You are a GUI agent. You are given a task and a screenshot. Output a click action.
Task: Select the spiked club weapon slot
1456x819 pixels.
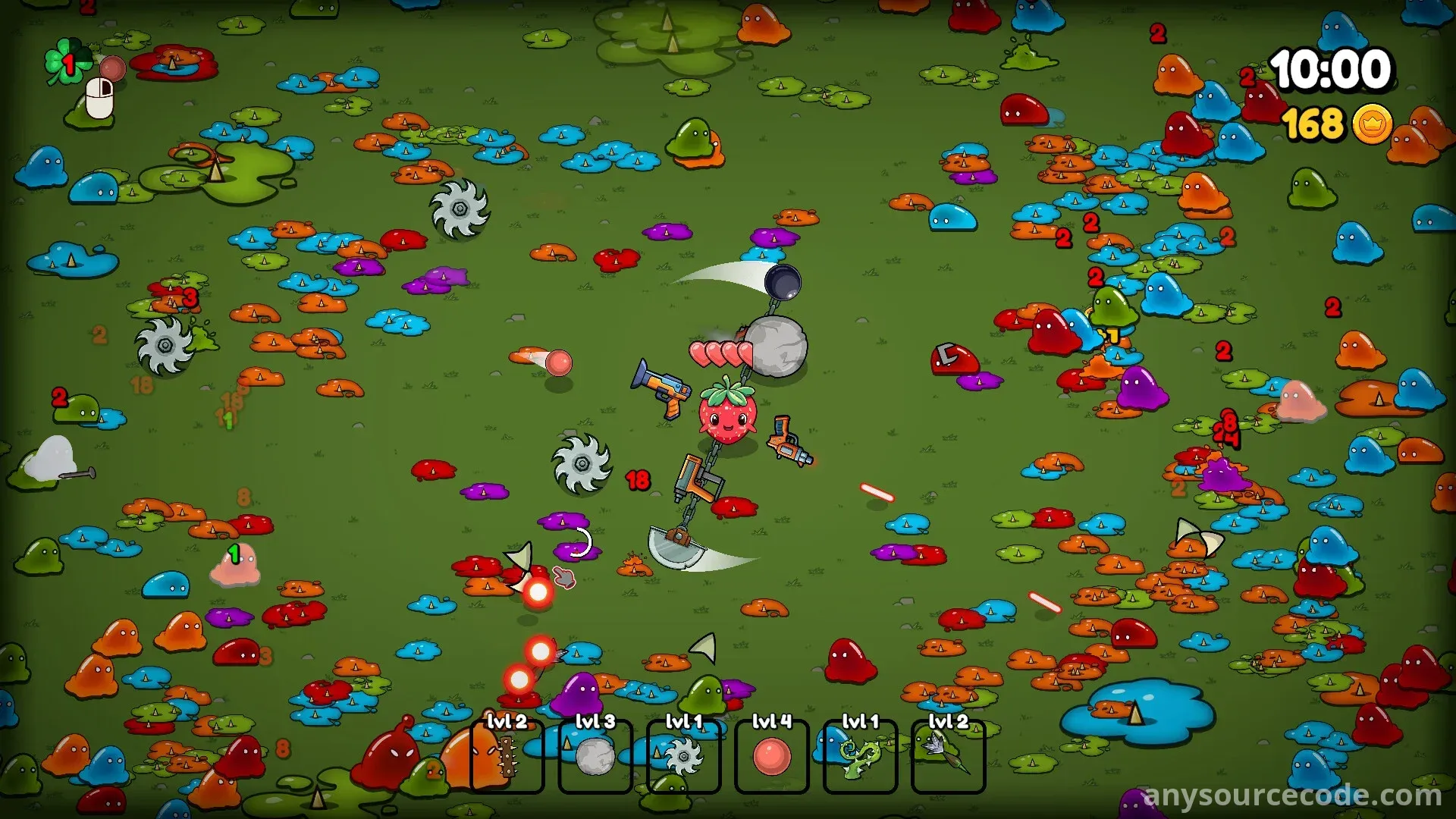pyautogui.click(x=507, y=756)
